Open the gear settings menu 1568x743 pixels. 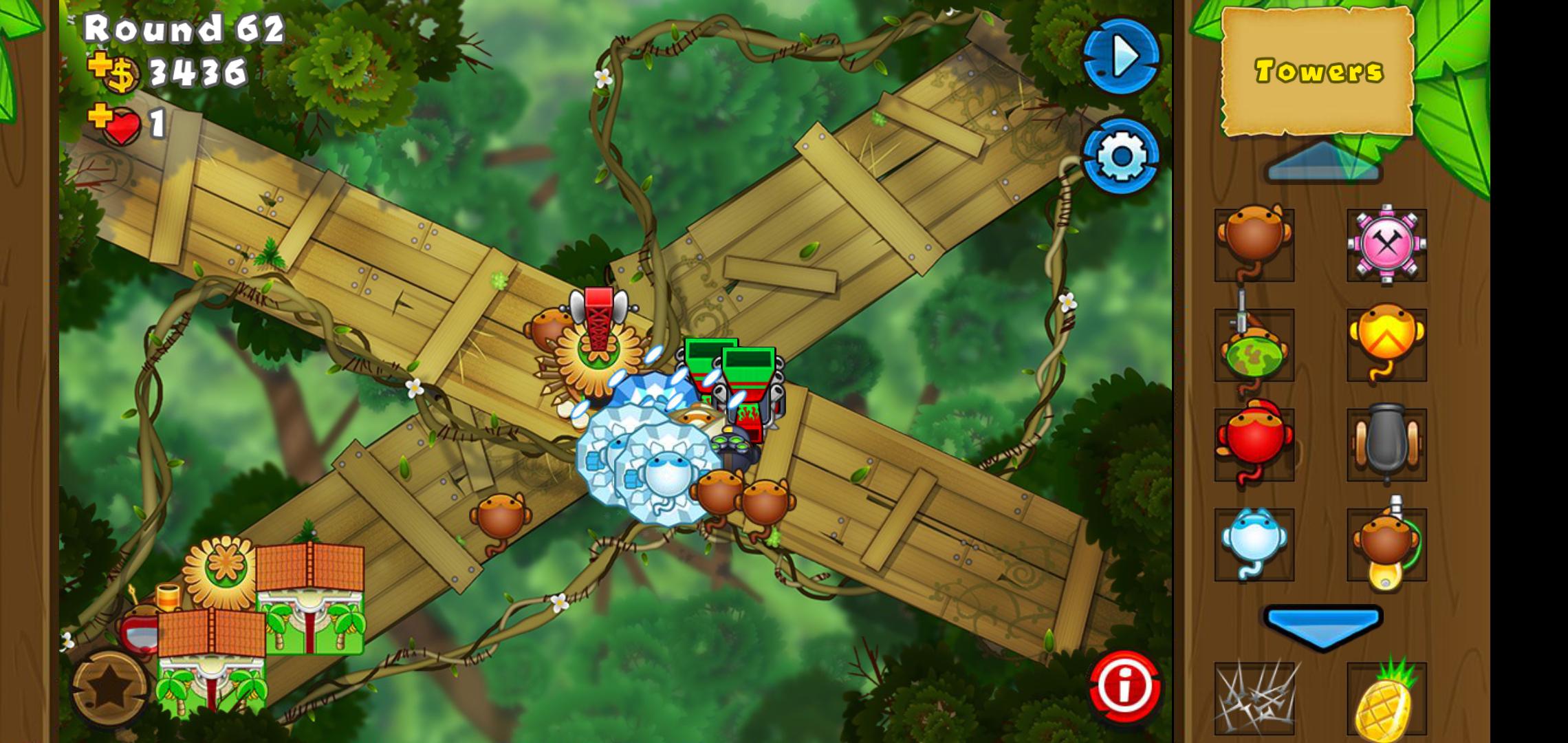click(x=1121, y=156)
